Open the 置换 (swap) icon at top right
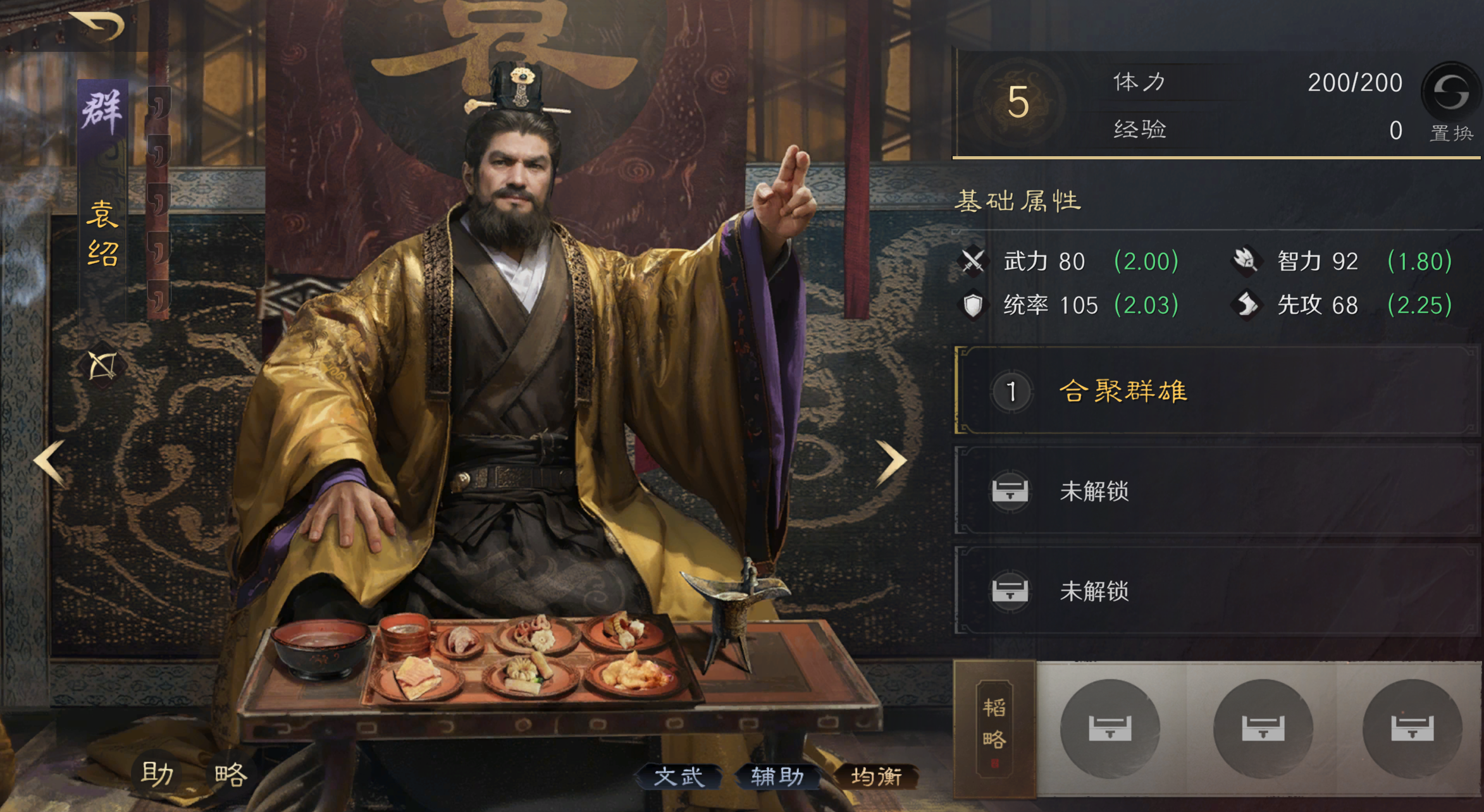This screenshot has width=1484, height=812. pos(1451,96)
